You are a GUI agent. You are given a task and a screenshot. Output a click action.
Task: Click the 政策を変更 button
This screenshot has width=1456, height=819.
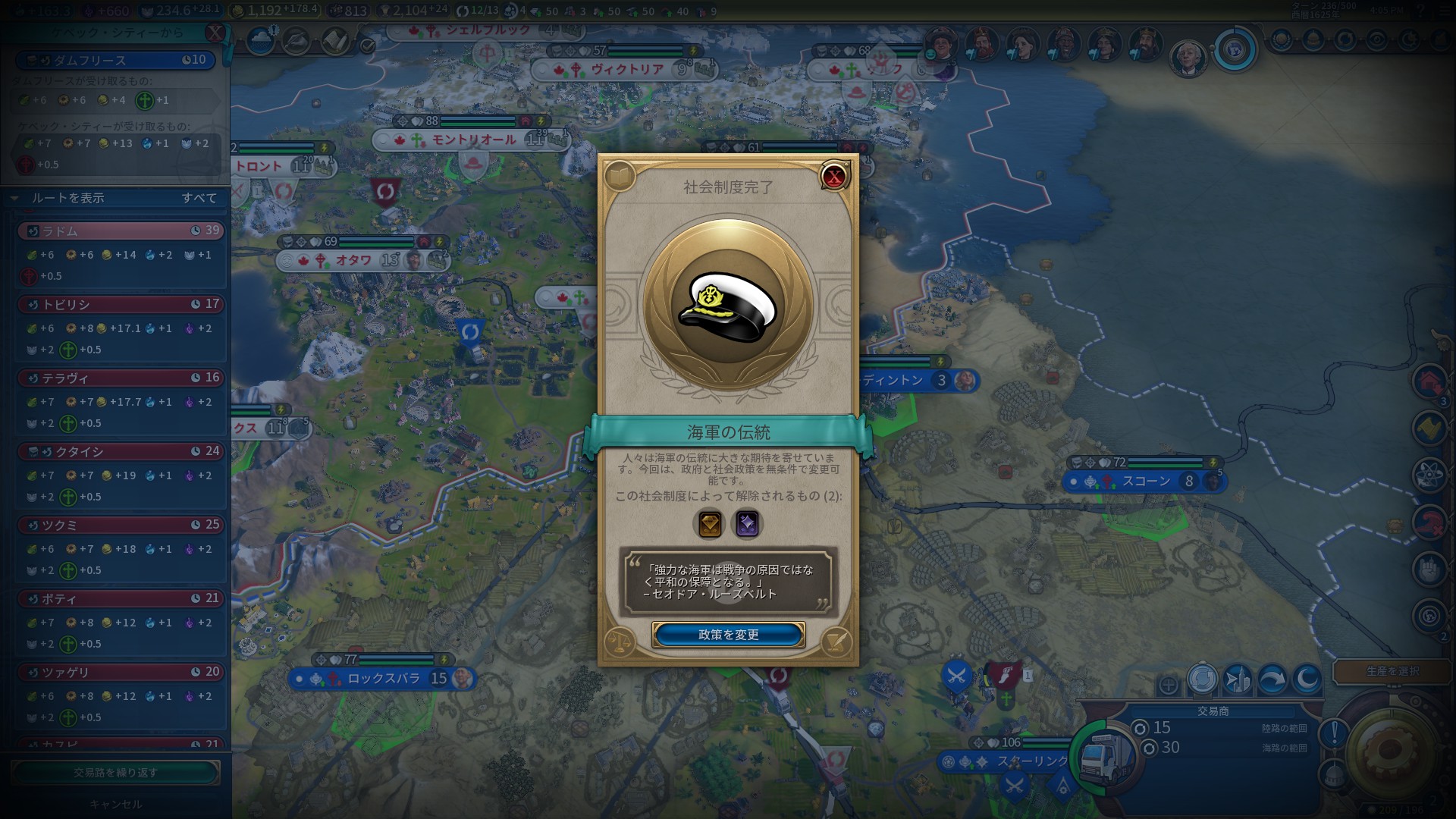coord(728,635)
